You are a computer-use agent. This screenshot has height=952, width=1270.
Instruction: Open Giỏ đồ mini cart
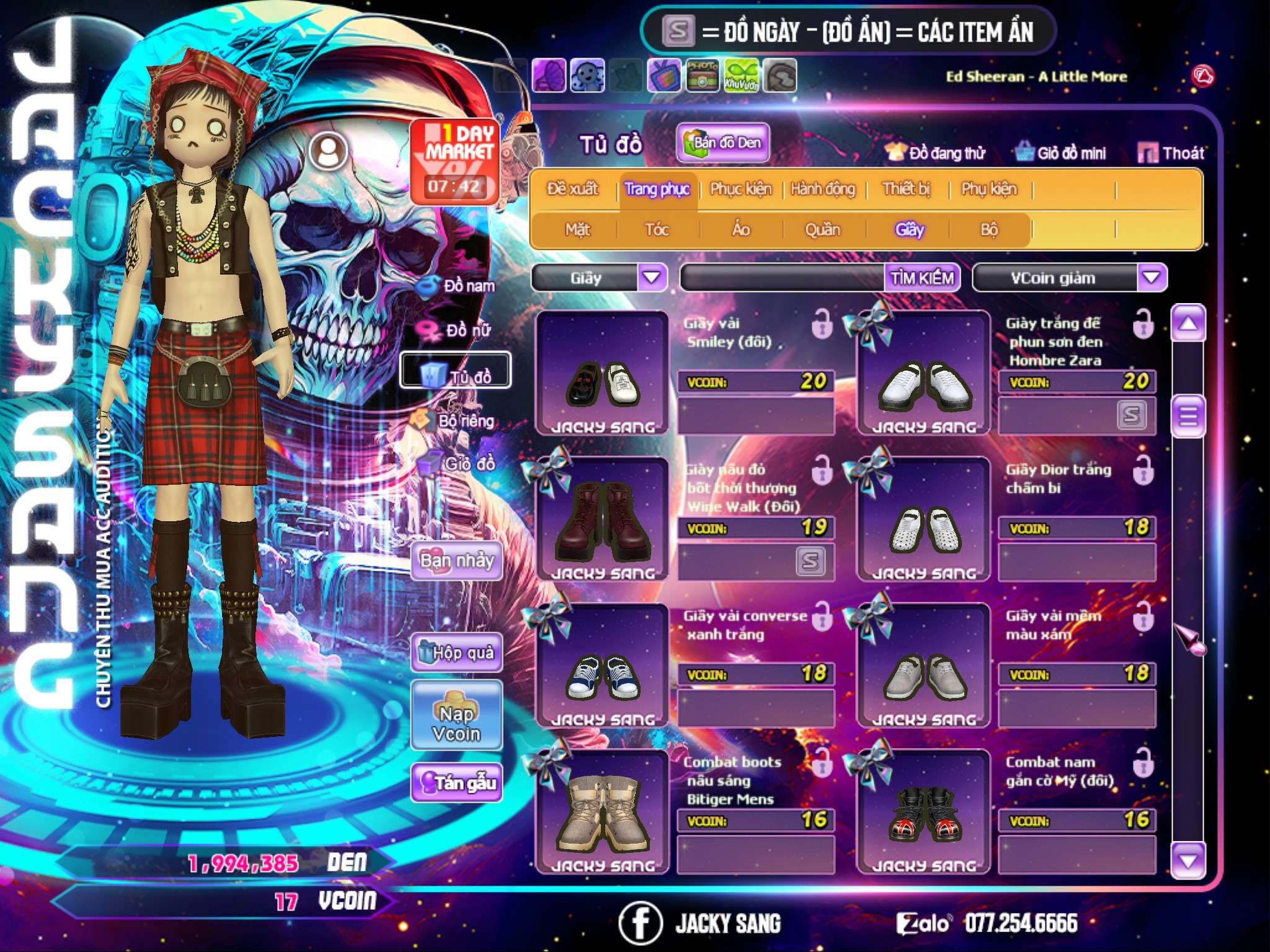pyautogui.click(x=1061, y=153)
